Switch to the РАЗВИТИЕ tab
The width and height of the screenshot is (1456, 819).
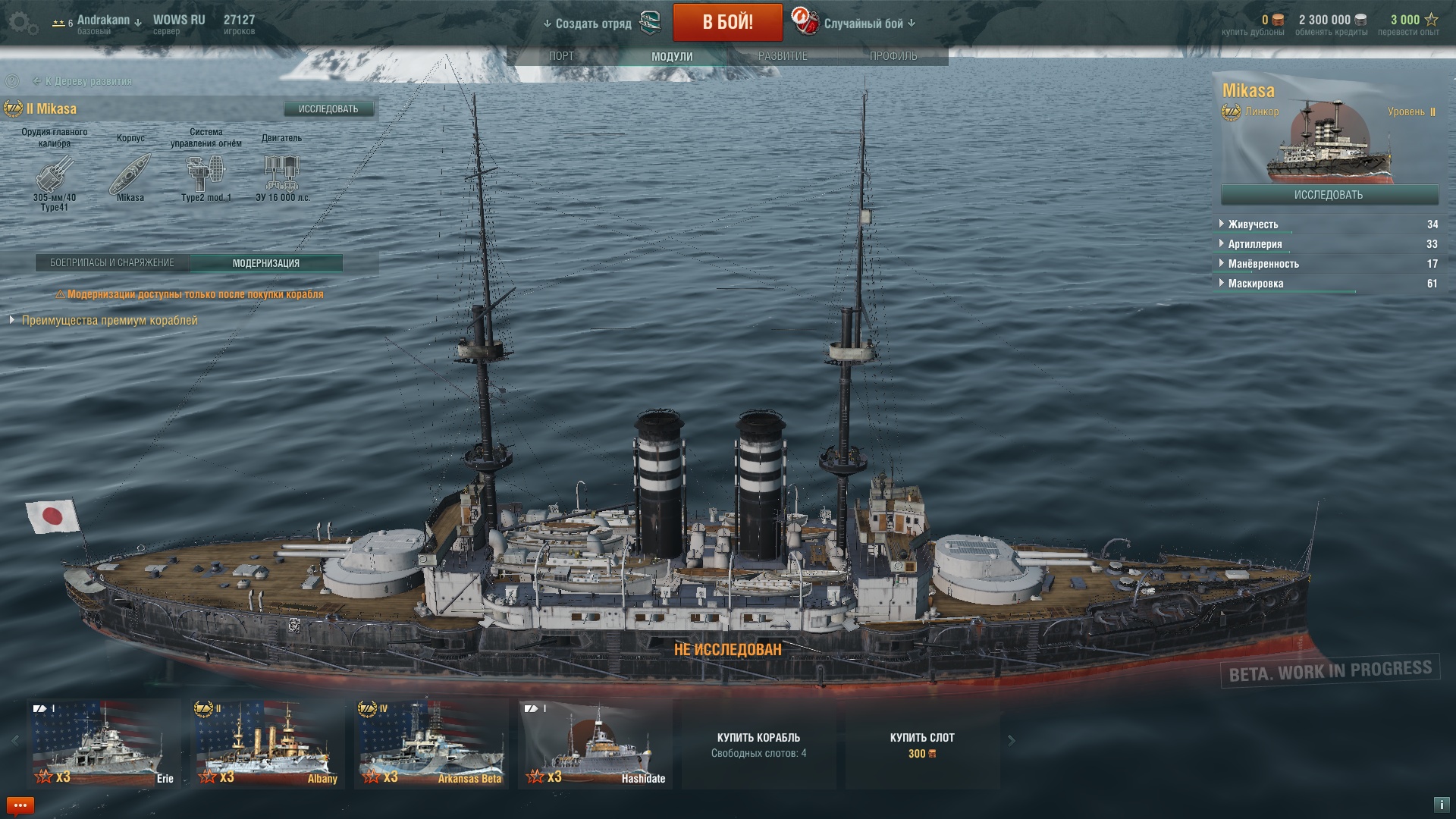click(783, 56)
